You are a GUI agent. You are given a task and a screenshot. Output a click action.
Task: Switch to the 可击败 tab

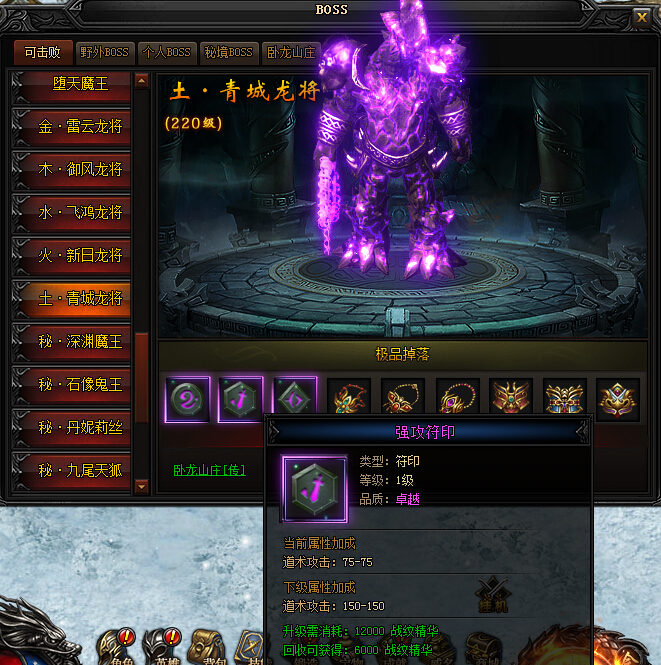click(43, 52)
